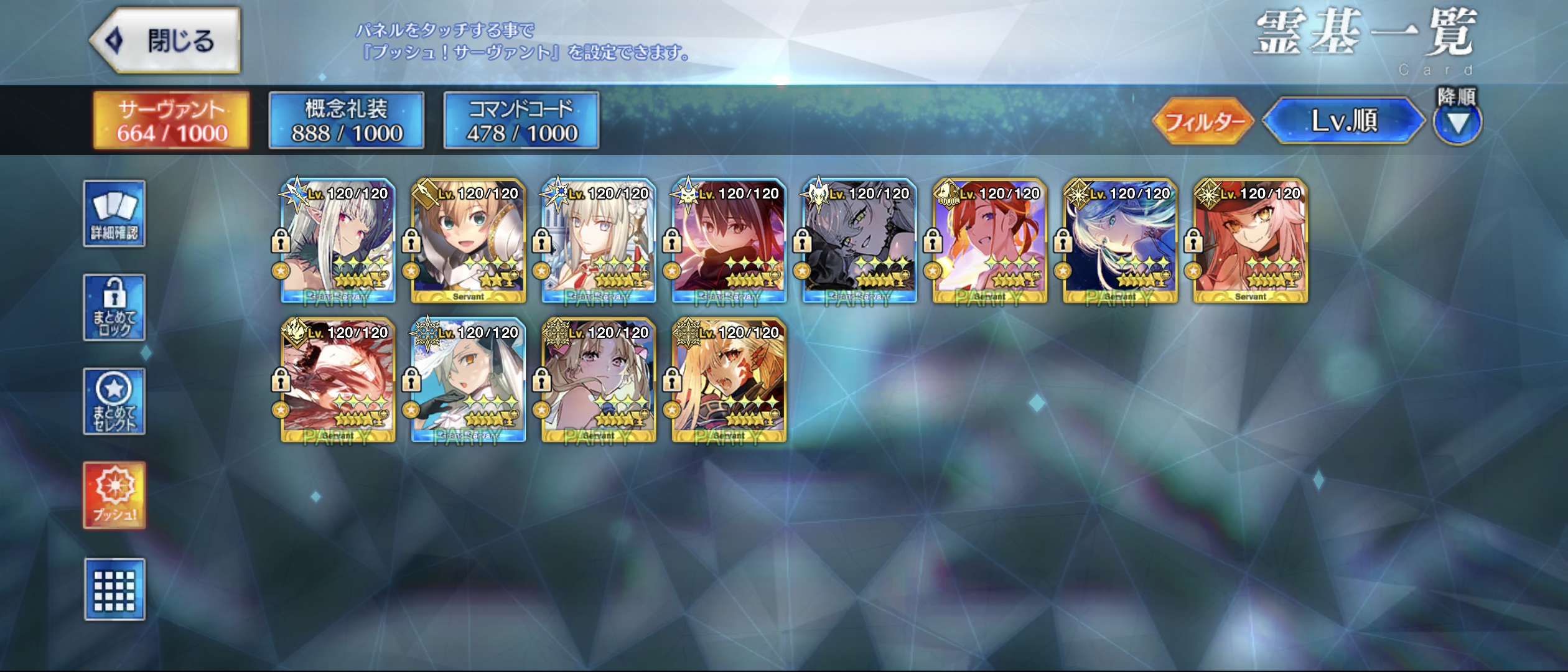Image resolution: width=1568 pixels, height=672 pixels.
Task: Activate the 詳細確認 details button
Action: (x=114, y=214)
